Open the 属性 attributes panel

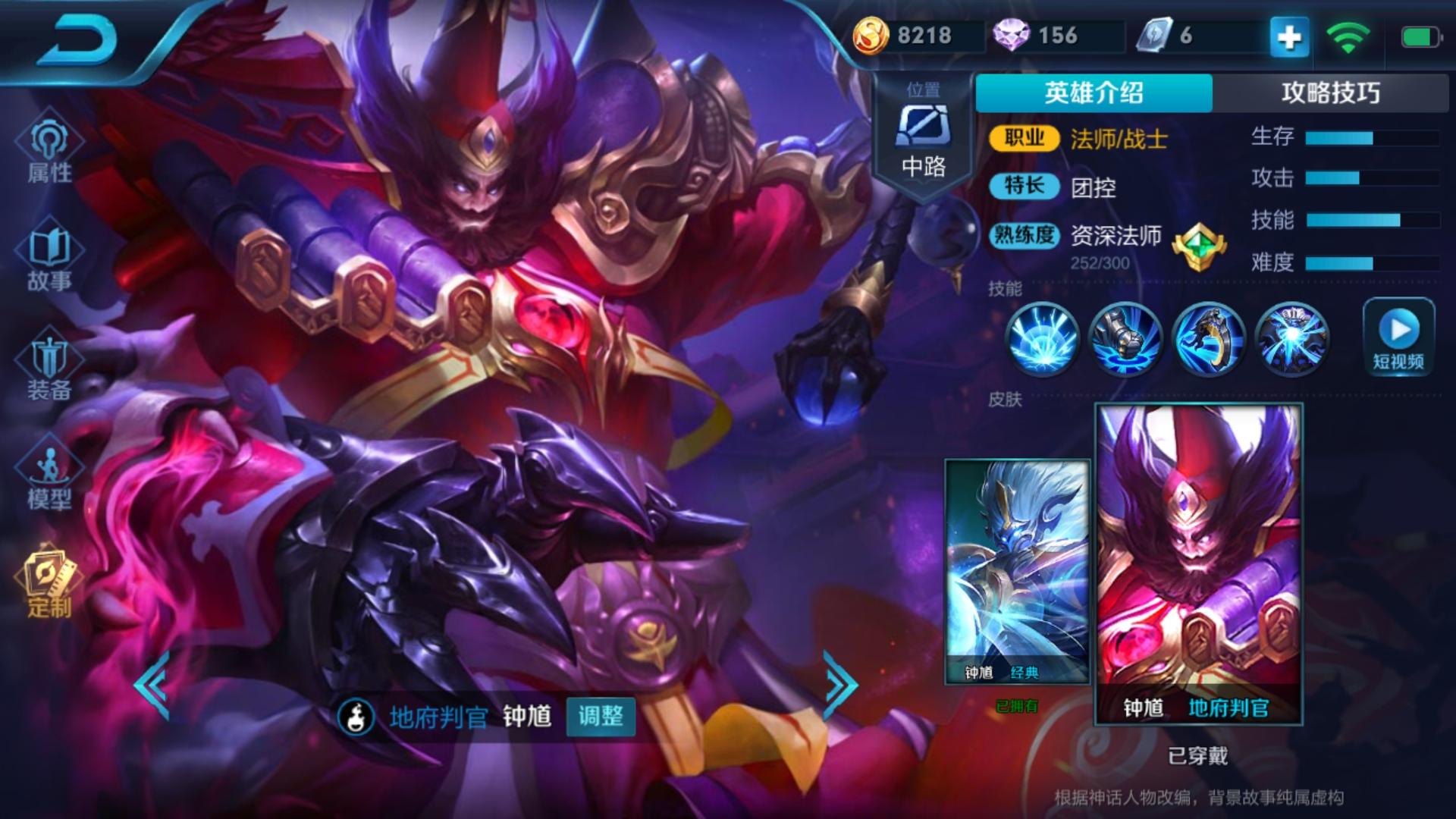tap(49, 152)
